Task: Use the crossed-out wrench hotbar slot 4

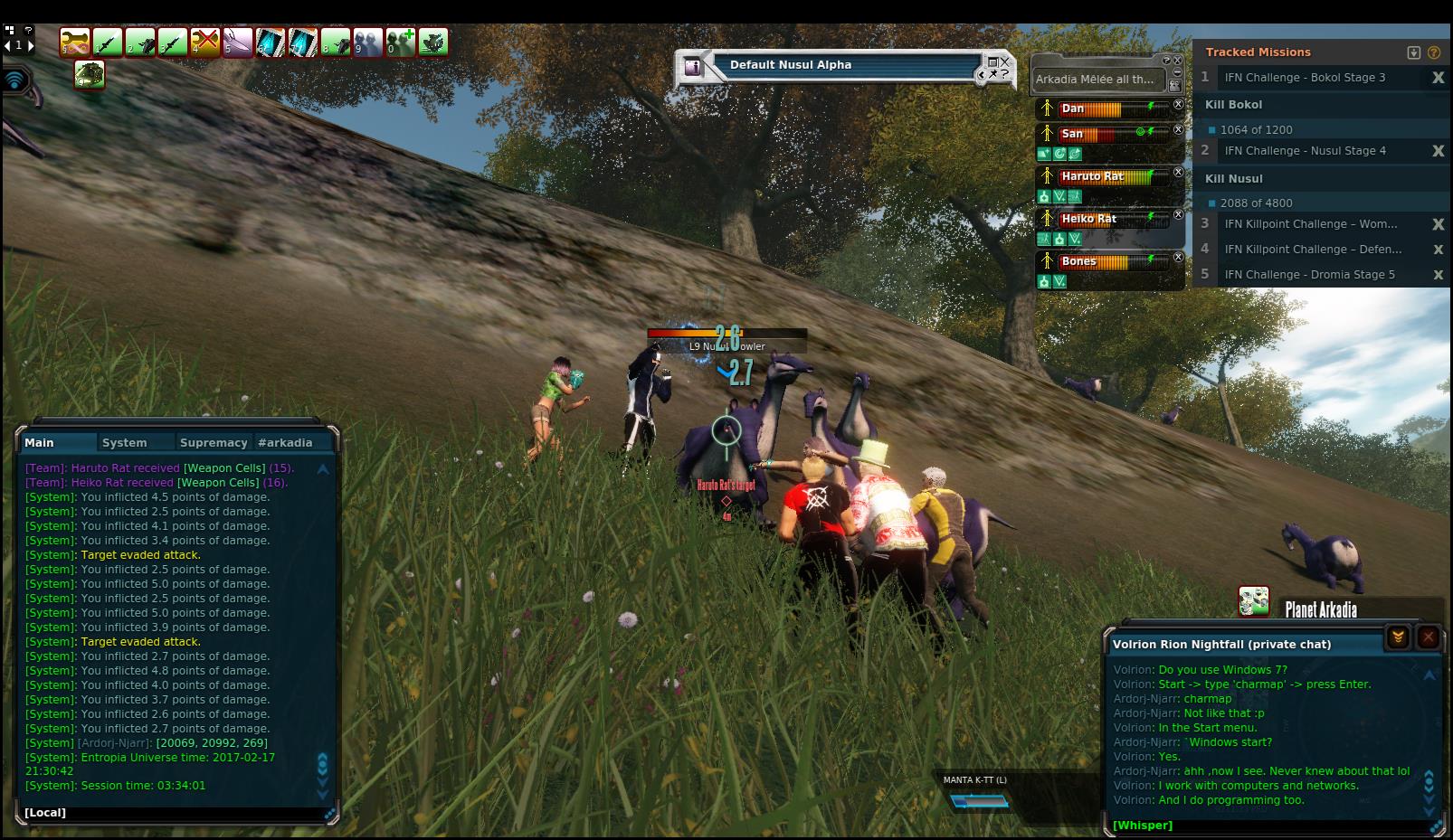Action: (x=205, y=42)
